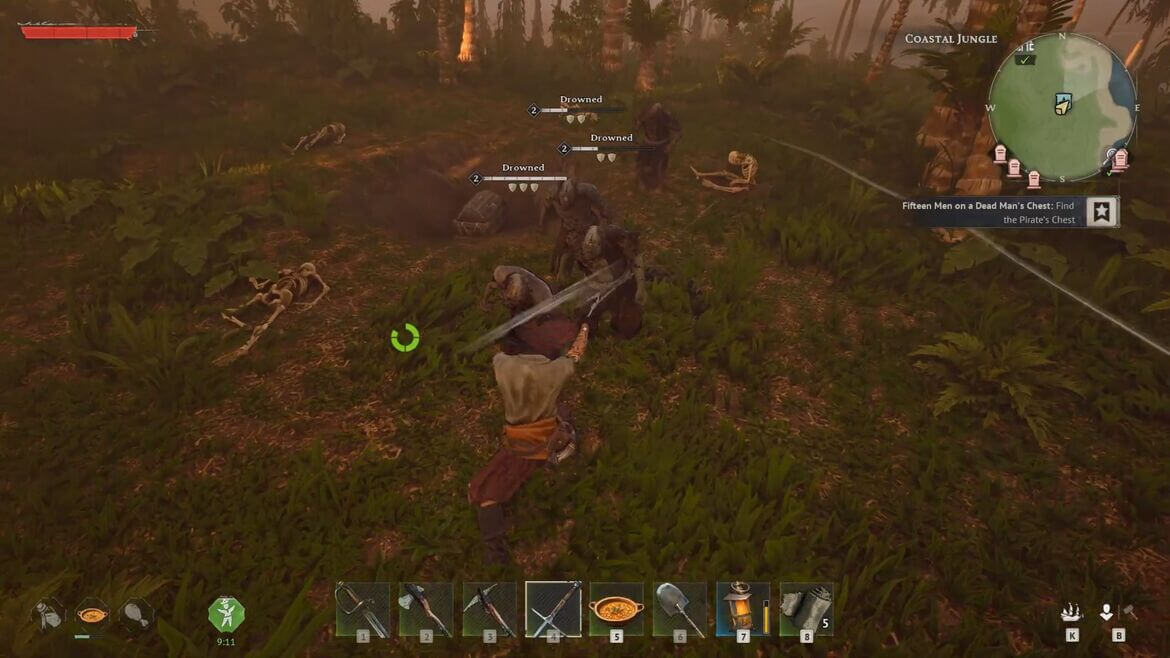This screenshot has height=658, width=1170.
Task: Click the quest tracker star banner icon
Action: coord(1101,212)
